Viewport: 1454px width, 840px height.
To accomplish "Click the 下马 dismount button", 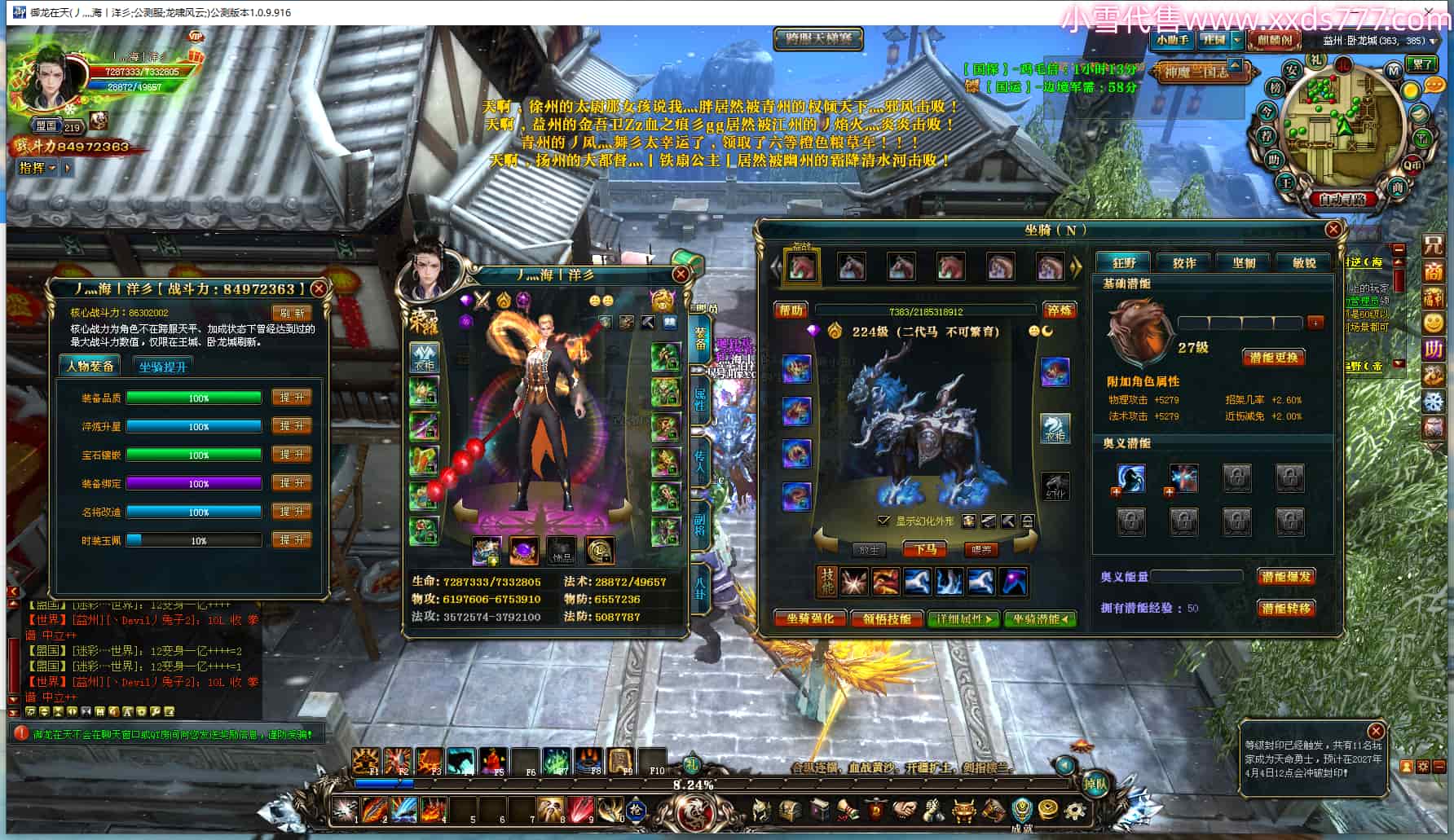I will 925,550.
